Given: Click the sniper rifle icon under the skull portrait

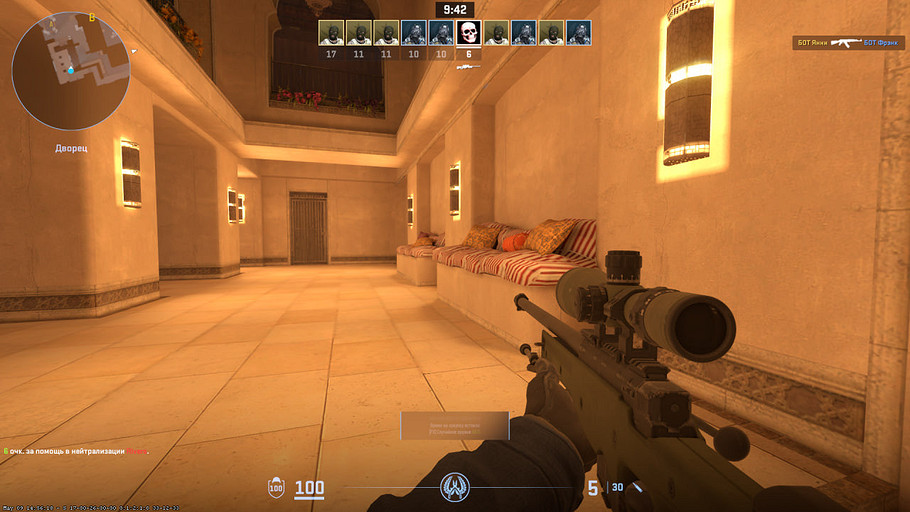Looking at the screenshot, I should pos(468,67).
